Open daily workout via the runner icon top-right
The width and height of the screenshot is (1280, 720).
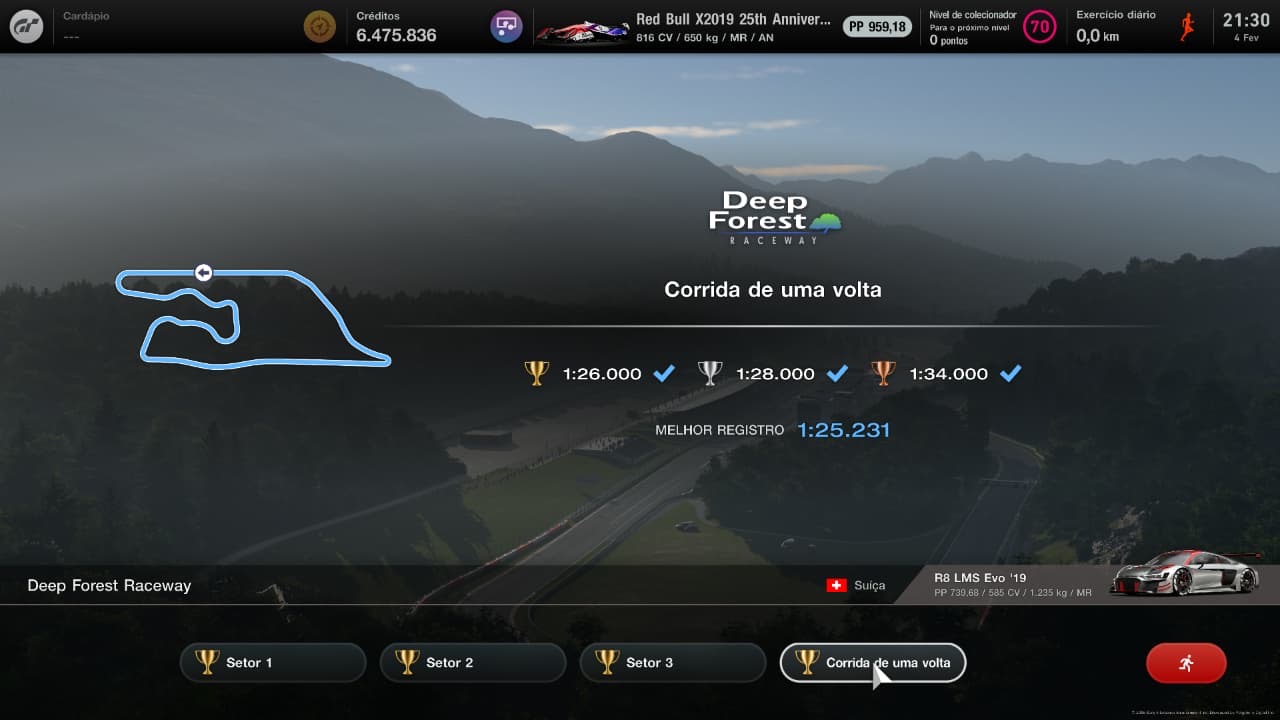point(1185,26)
